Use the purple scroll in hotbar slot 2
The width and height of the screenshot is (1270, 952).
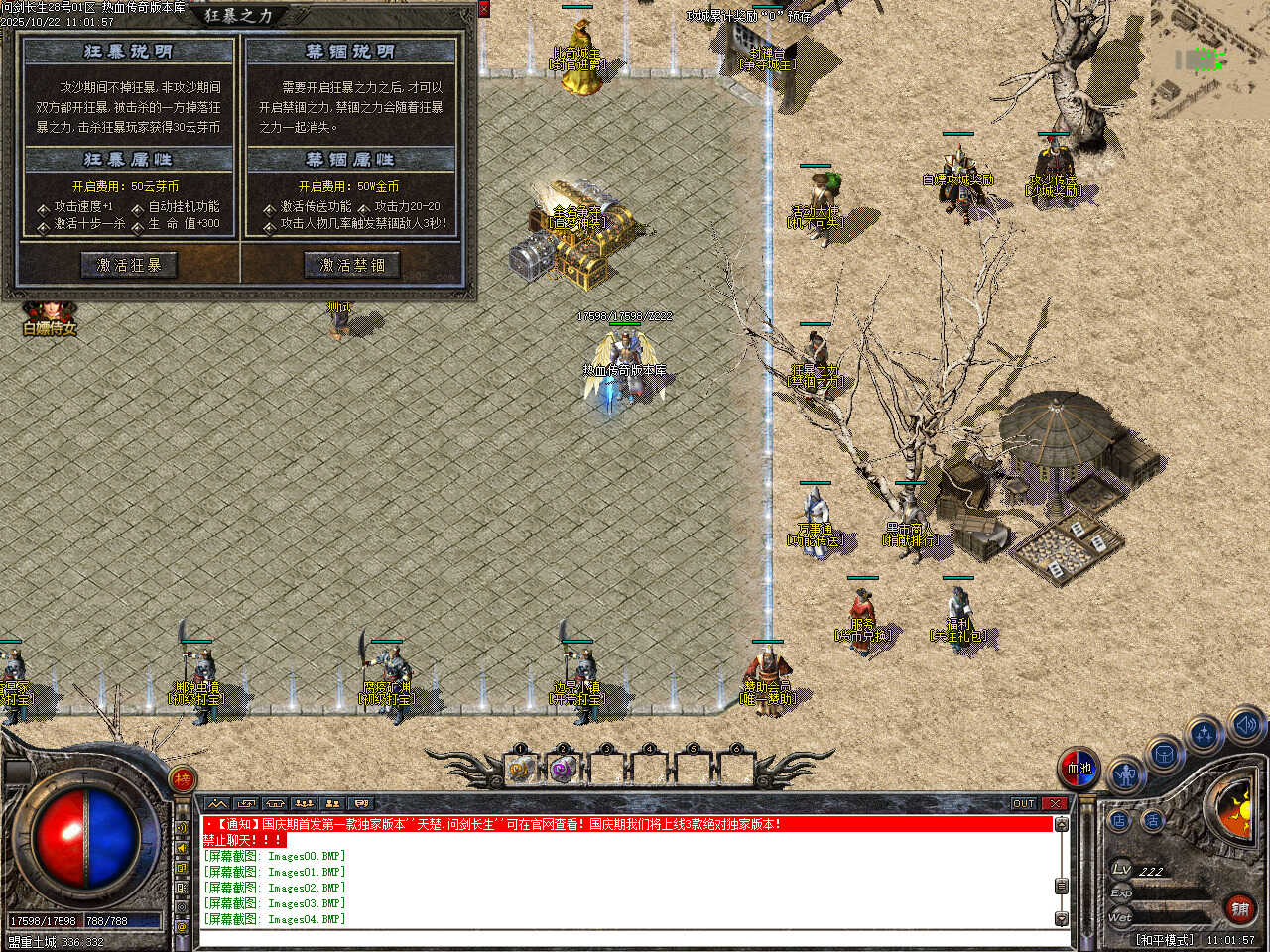point(563,769)
